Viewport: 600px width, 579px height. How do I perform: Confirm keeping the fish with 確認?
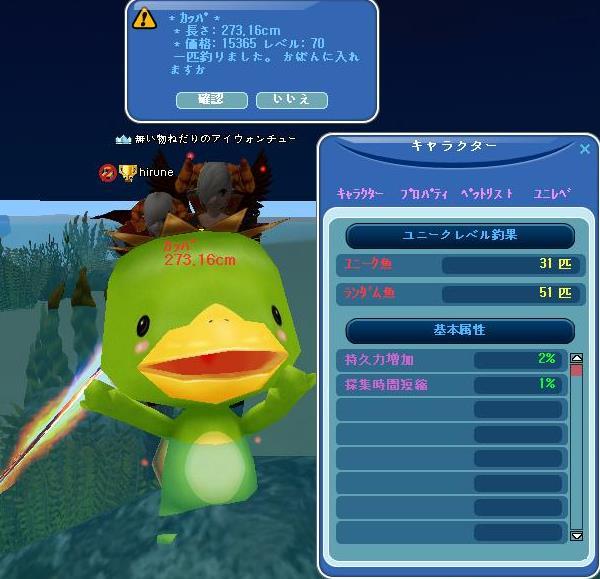211,100
